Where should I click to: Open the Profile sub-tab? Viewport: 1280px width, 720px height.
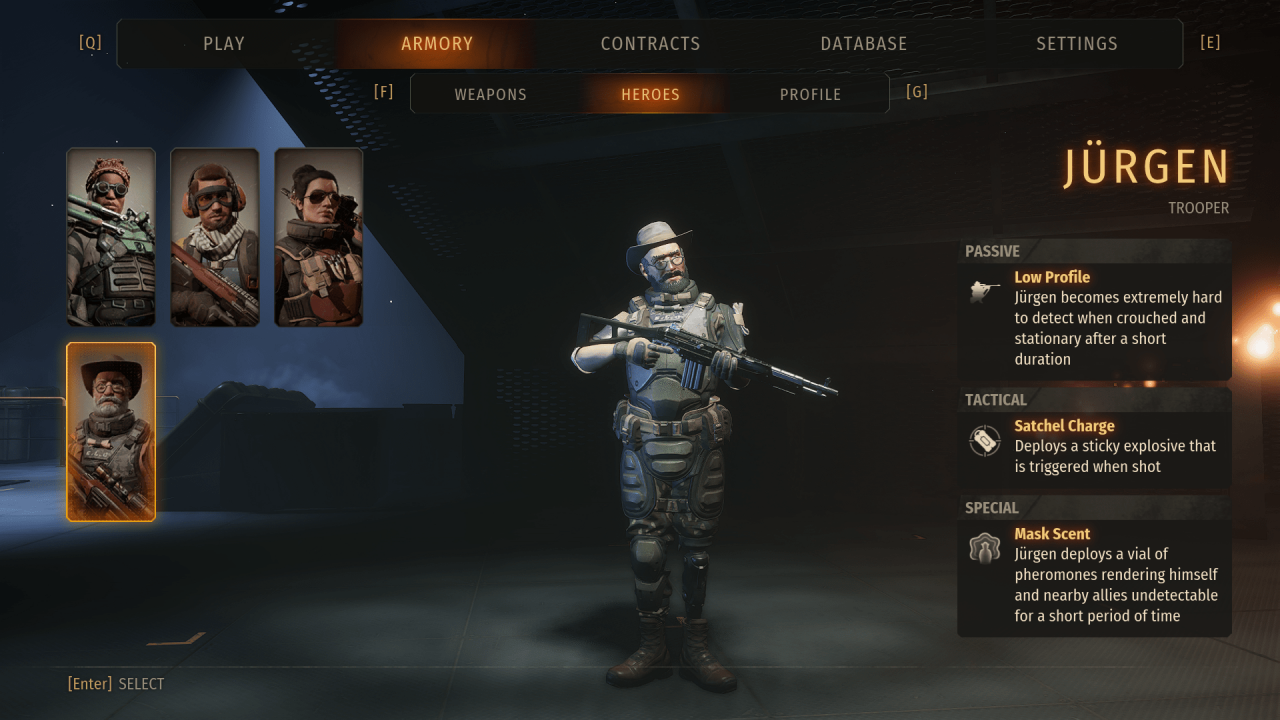coord(810,95)
